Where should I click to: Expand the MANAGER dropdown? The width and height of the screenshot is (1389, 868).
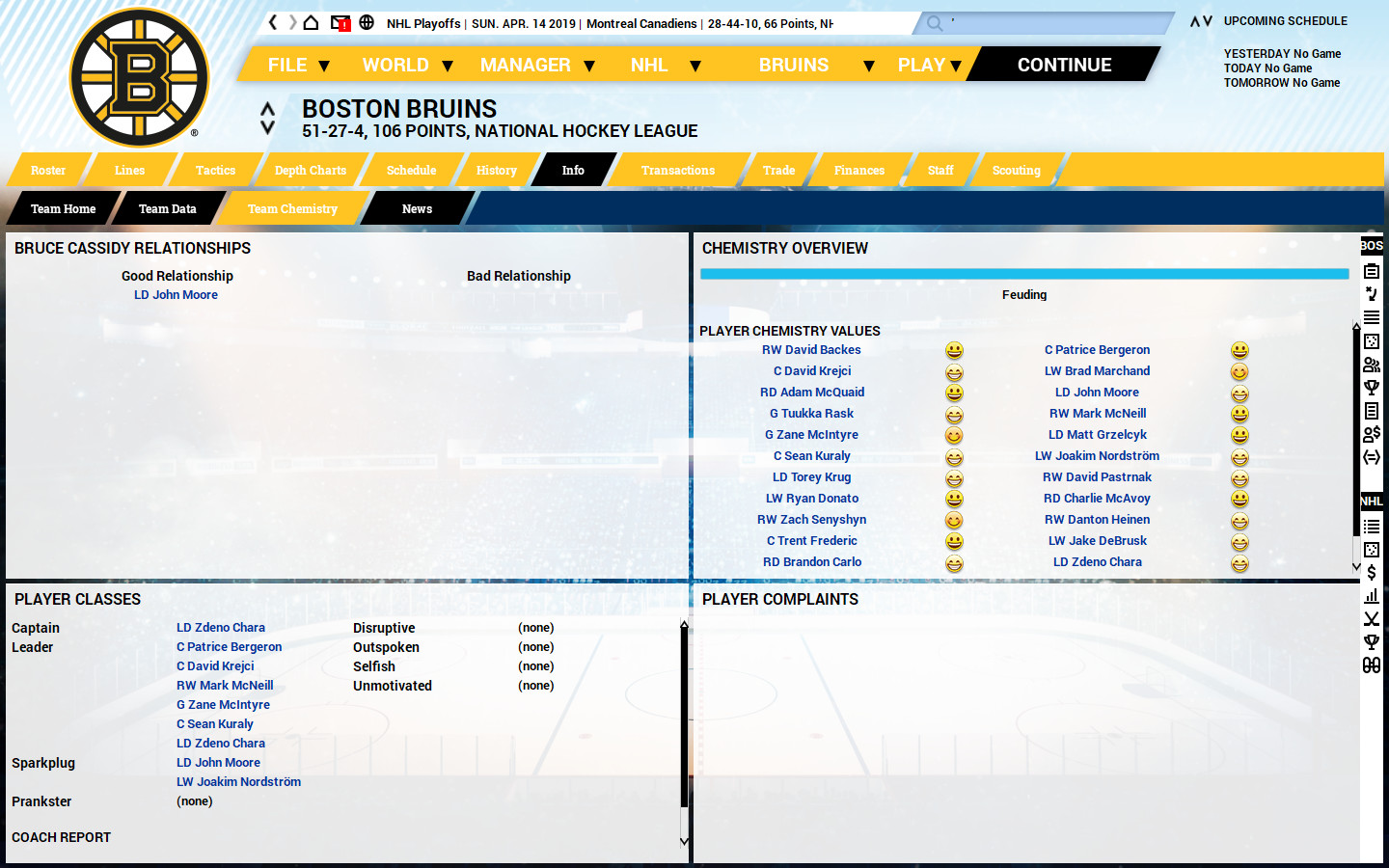click(x=526, y=64)
